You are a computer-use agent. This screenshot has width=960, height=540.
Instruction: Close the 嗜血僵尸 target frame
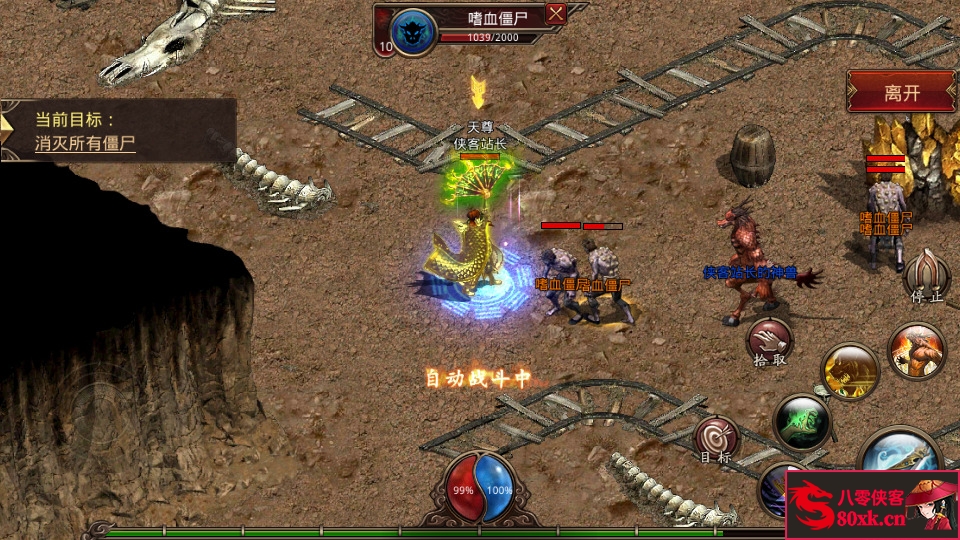pos(556,14)
